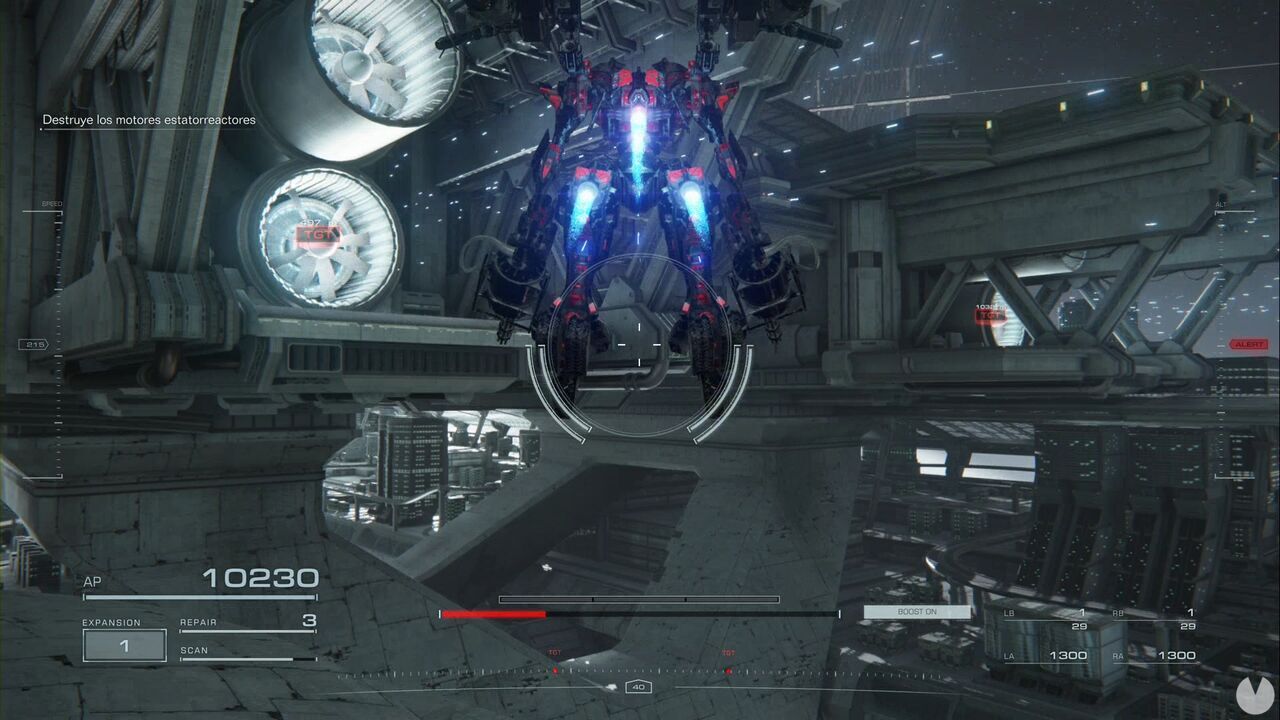
Task: Select the RB weapon slot showing 29 rounds
Action: click(1186, 625)
